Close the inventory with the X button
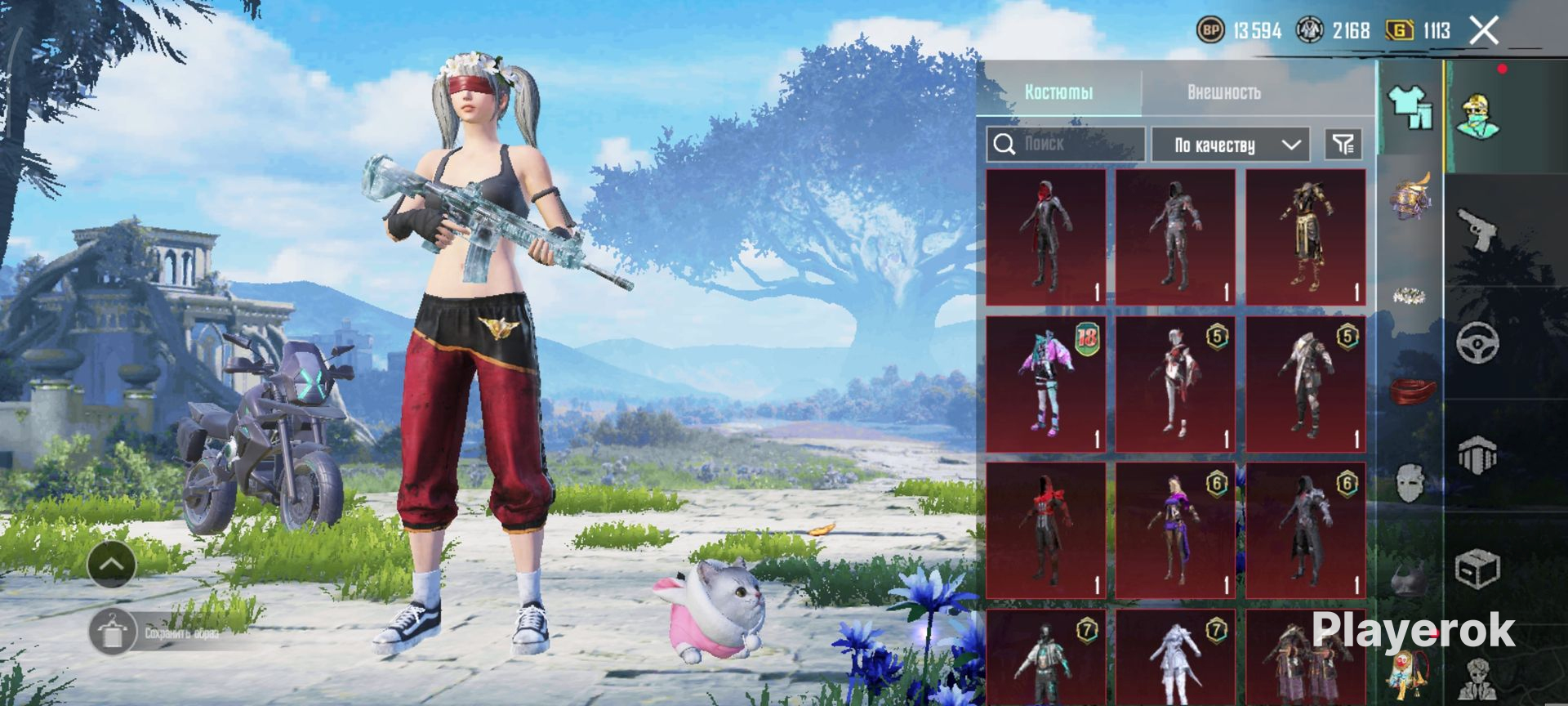1568x706 pixels. pos(1484,31)
